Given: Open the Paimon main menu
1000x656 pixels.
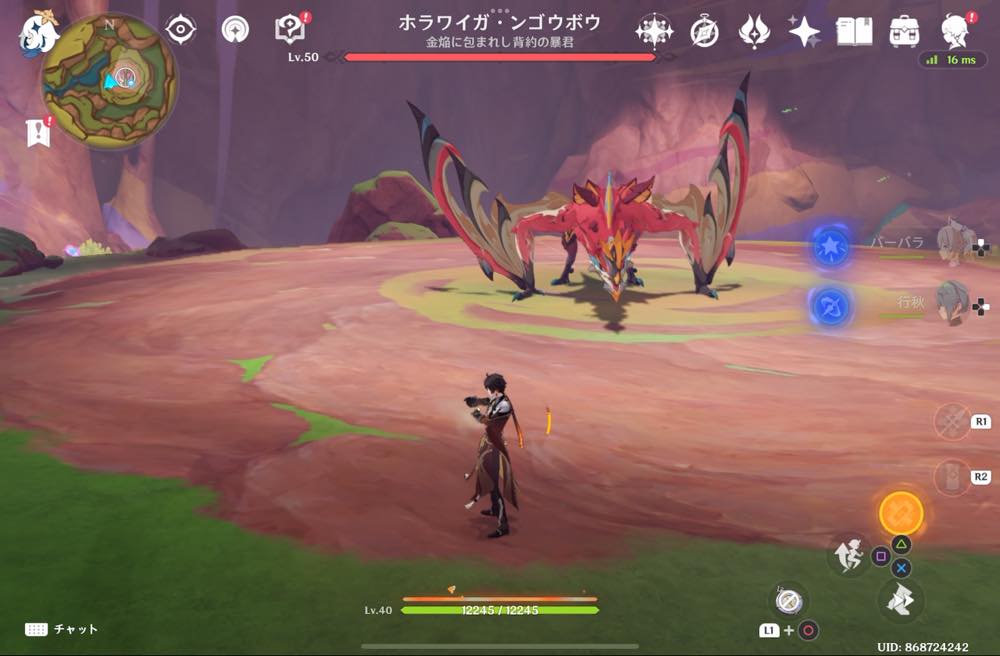Looking at the screenshot, I should tap(39, 32).
